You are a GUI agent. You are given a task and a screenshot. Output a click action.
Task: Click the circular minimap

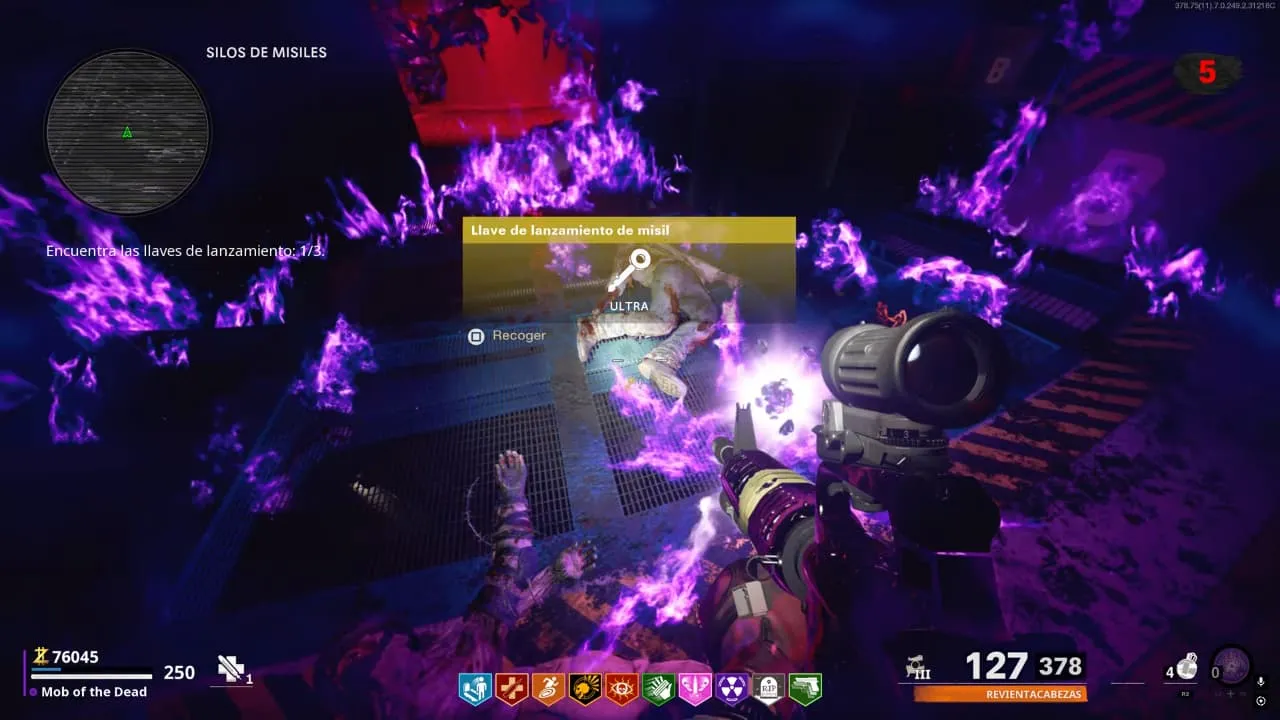127,131
